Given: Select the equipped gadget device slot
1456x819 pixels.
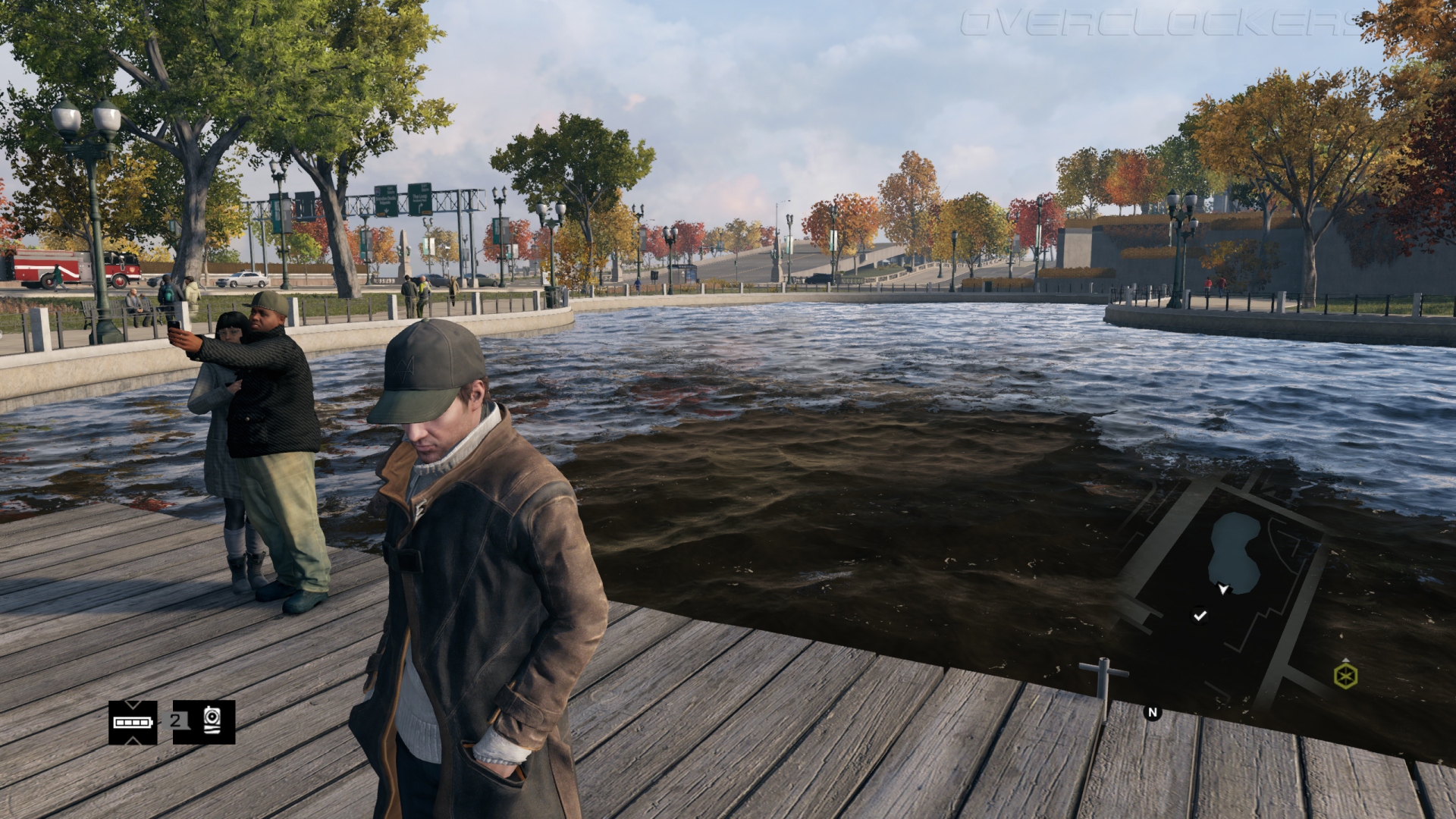Looking at the screenshot, I should [x=212, y=721].
